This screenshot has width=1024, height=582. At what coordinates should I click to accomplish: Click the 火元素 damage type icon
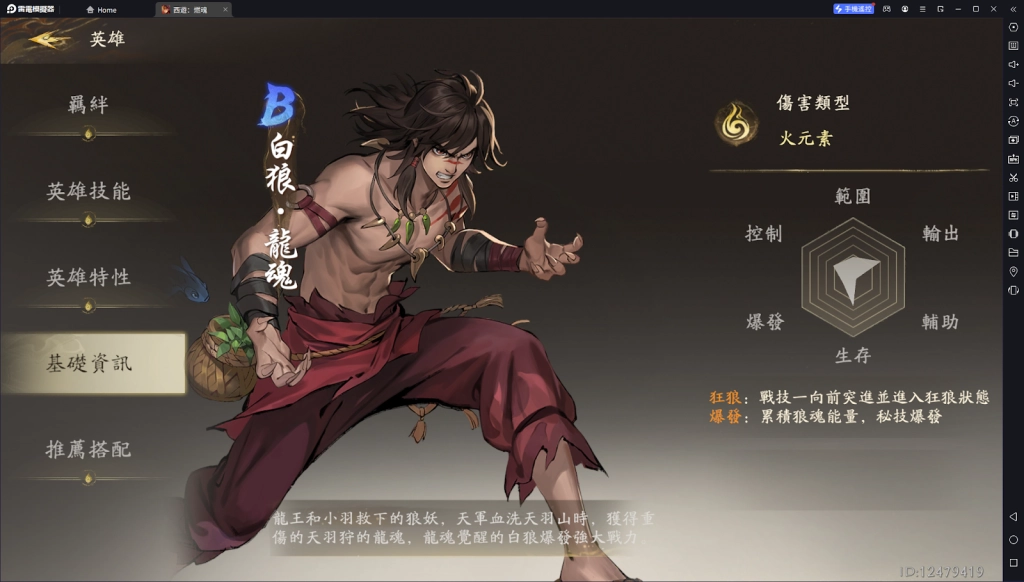tap(735, 122)
